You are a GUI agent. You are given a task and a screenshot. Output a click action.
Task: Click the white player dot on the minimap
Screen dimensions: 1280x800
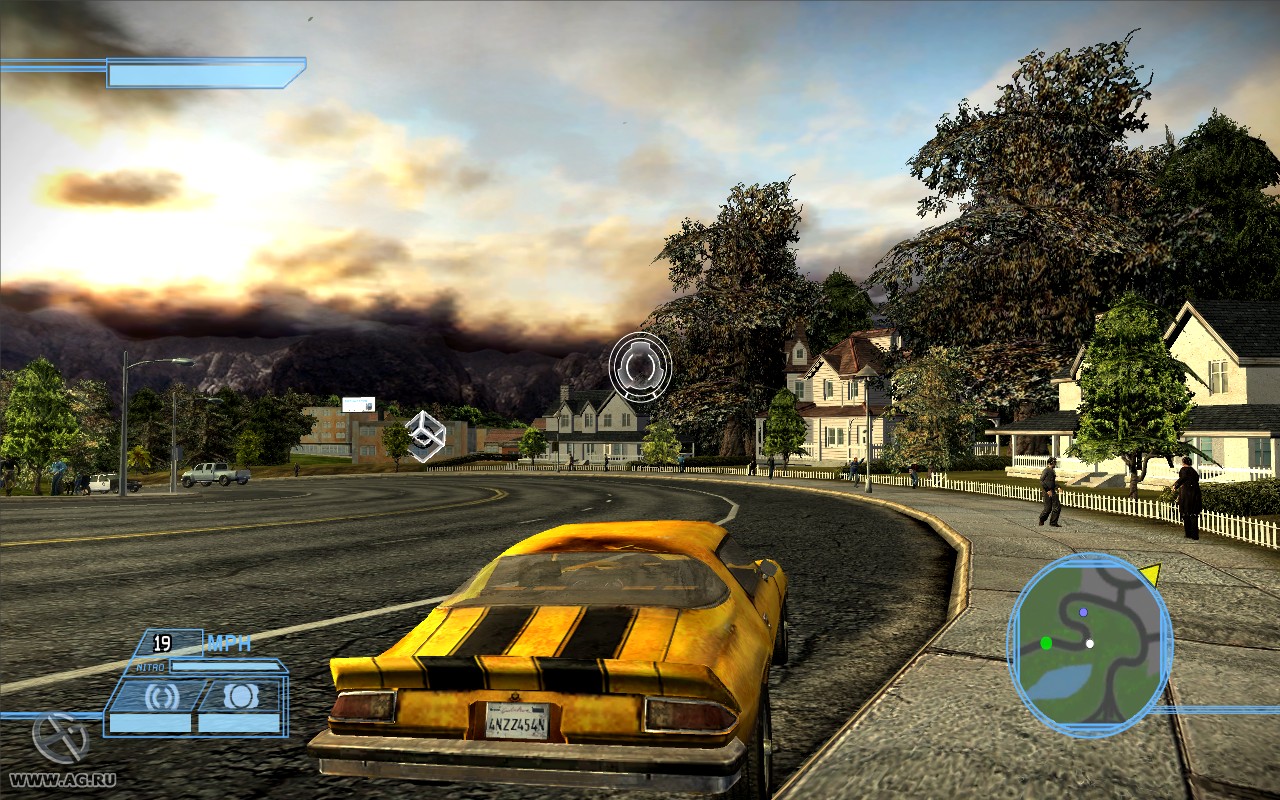pyautogui.click(x=1090, y=644)
